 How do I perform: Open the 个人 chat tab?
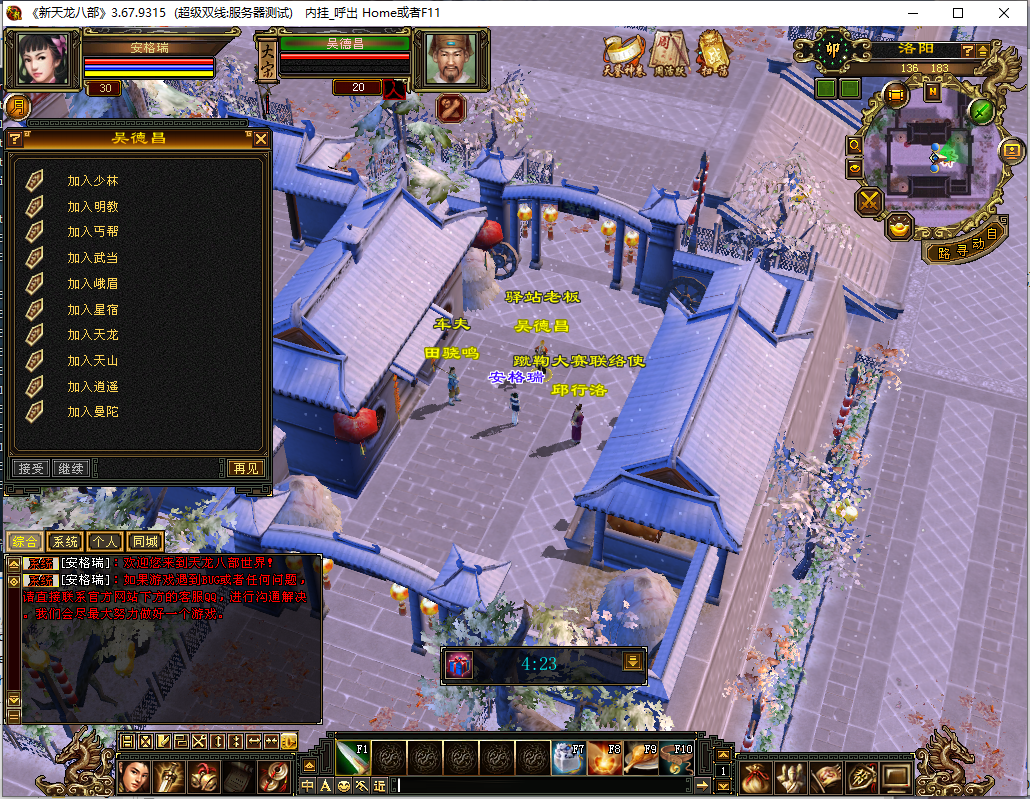point(105,542)
